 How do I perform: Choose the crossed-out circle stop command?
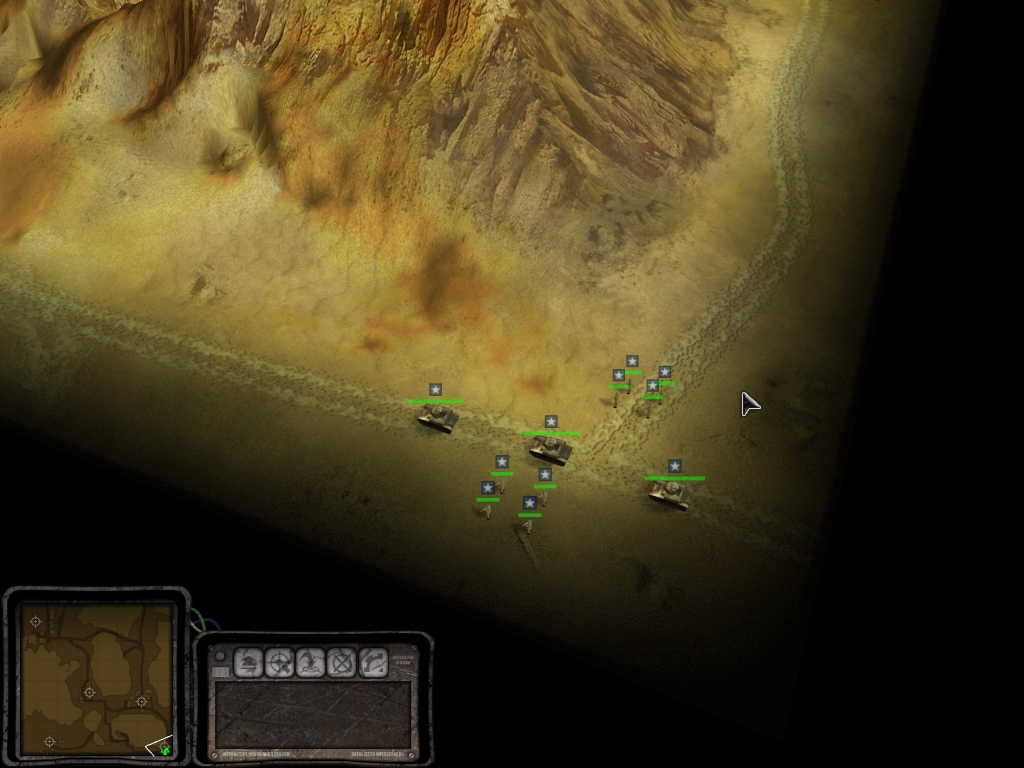point(342,662)
